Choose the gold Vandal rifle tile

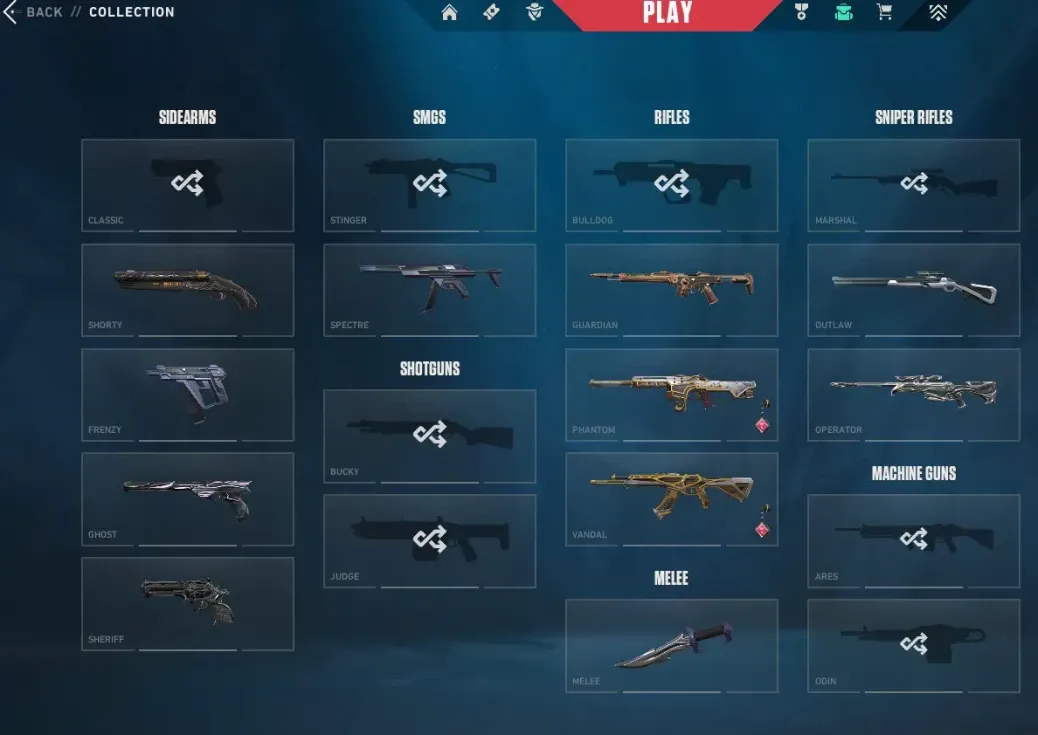click(671, 498)
